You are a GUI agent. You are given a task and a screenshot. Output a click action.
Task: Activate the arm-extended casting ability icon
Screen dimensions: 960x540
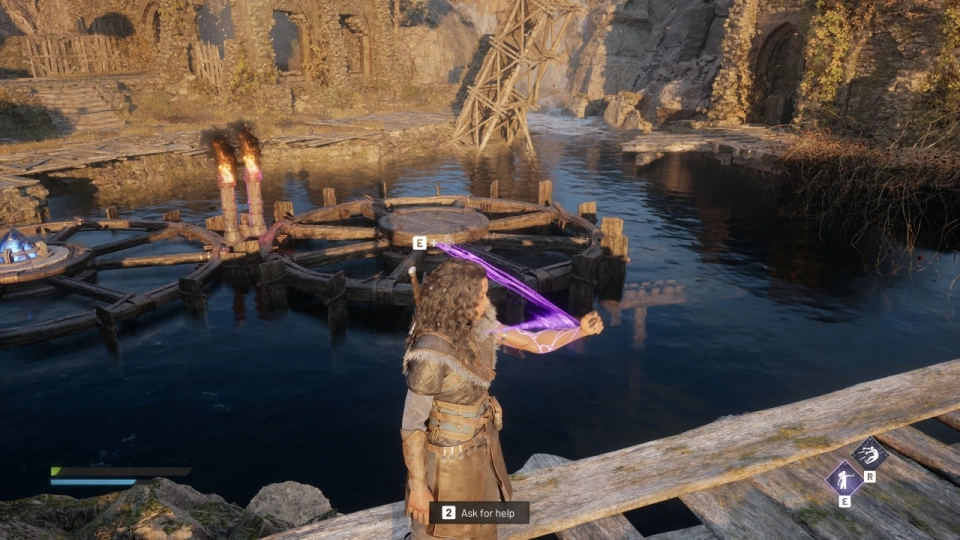tap(844, 477)
